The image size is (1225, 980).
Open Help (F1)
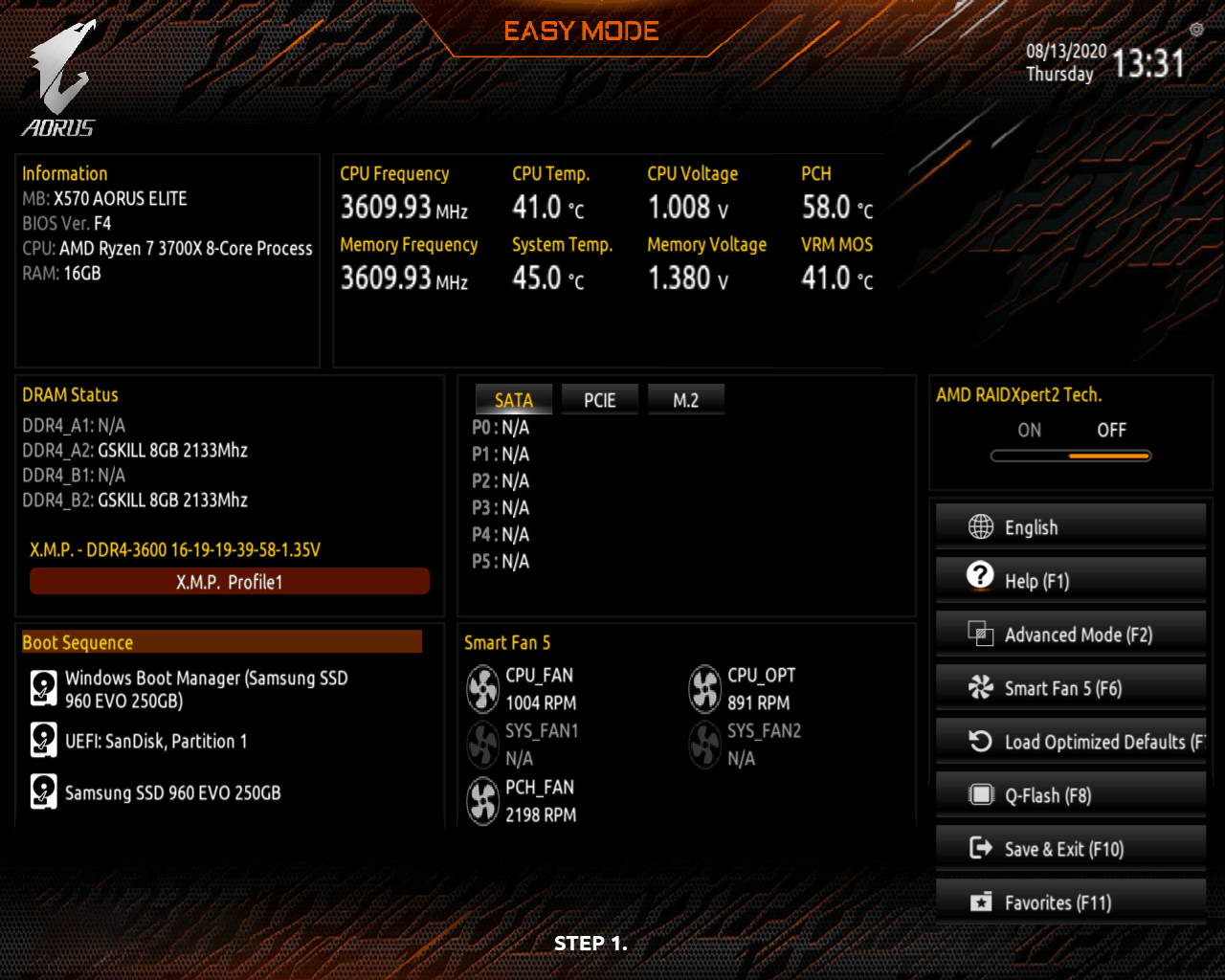coord(1070,581)
